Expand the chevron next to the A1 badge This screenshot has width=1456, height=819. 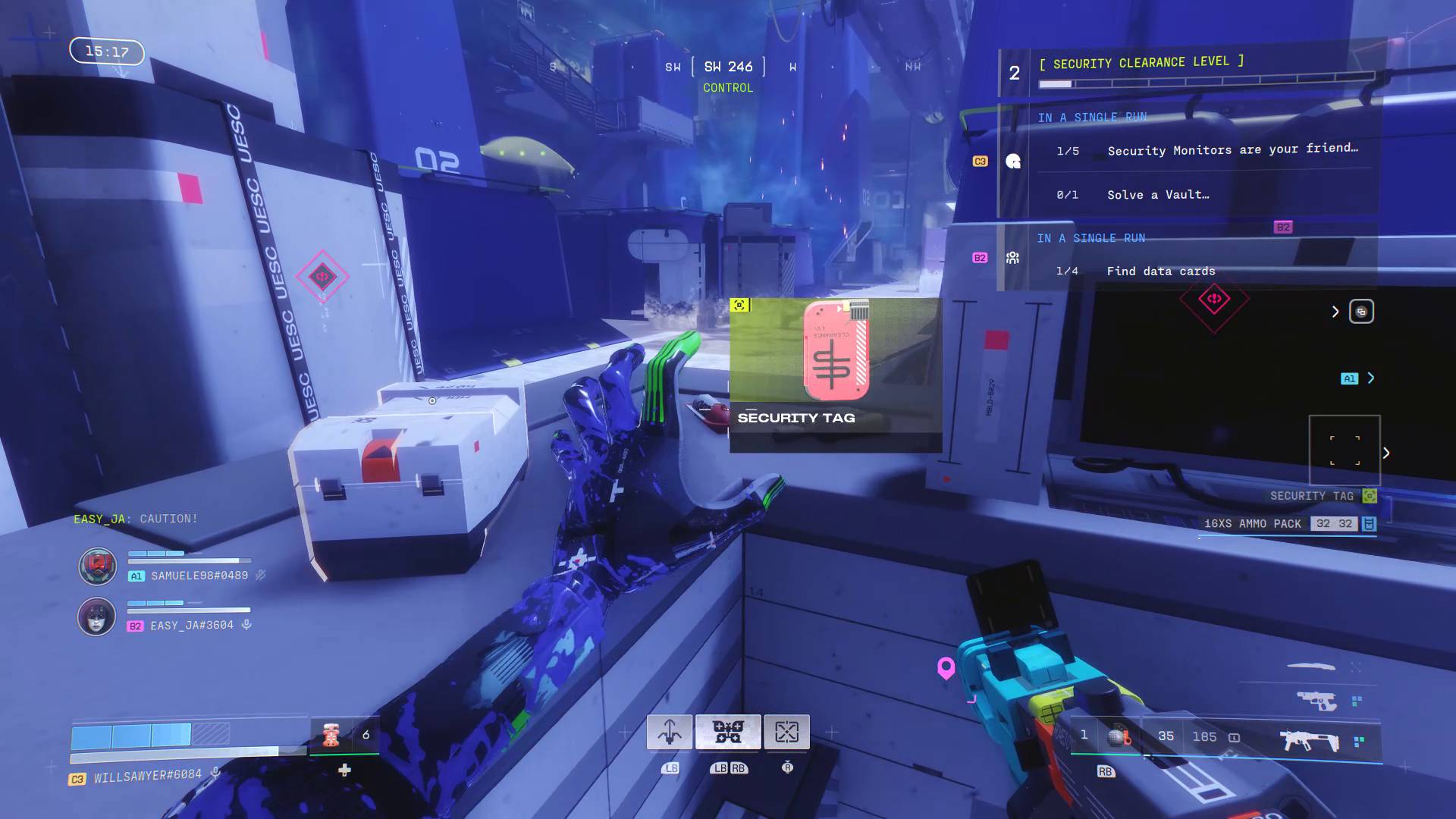pyautogui.click(x=1370, y=377)
